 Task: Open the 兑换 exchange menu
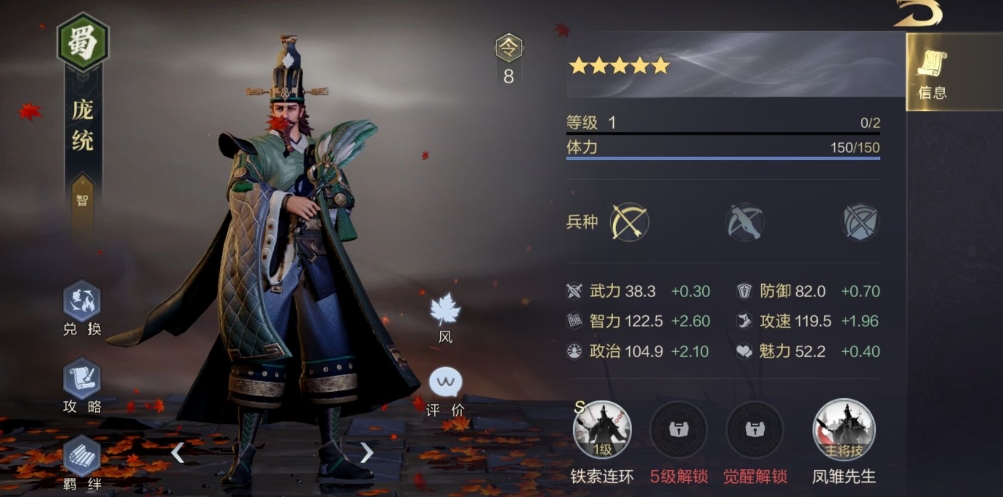(x=82, y=302)
